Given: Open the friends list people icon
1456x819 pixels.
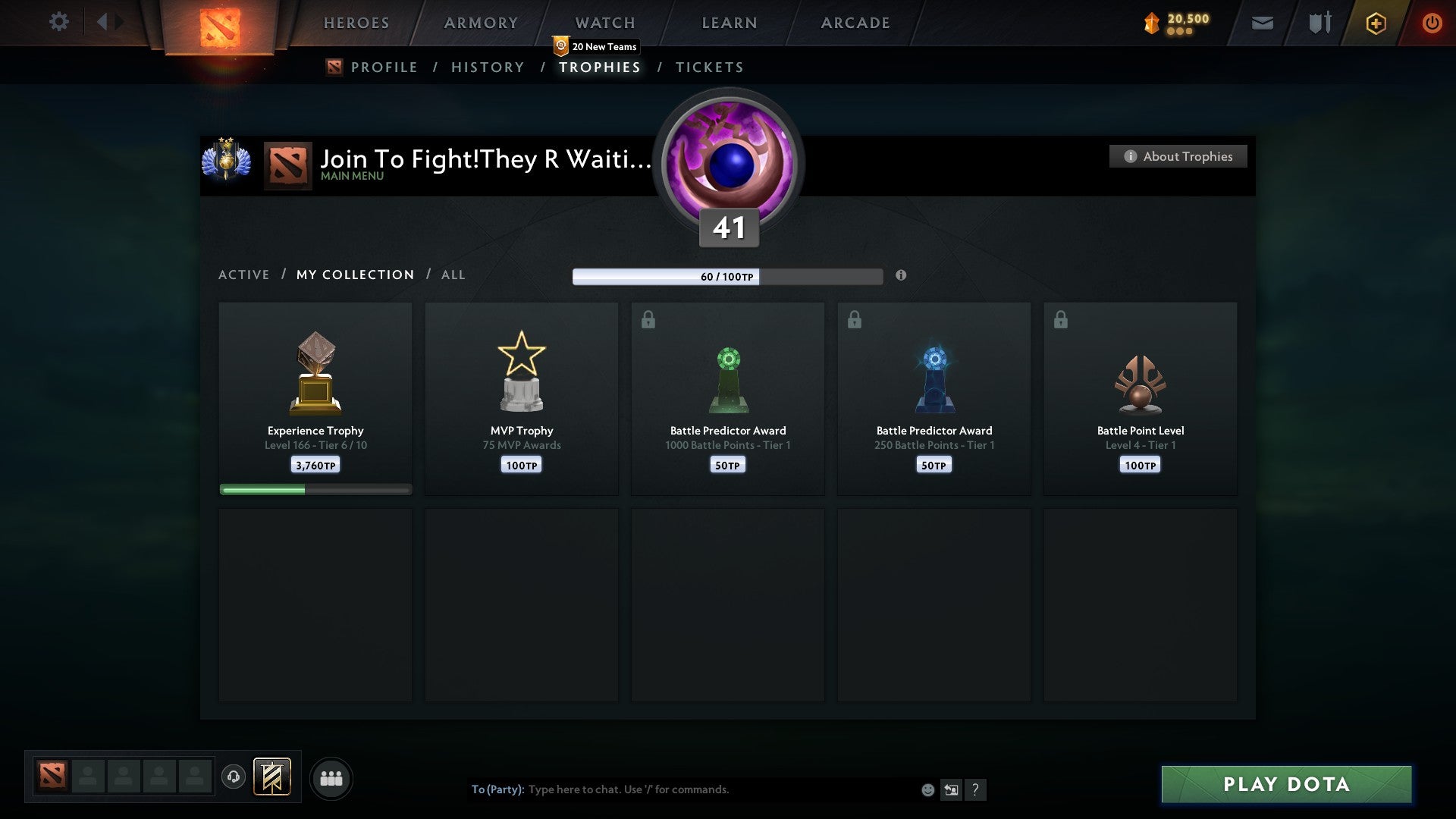Looking at the screenshot, I should (331, 778).
